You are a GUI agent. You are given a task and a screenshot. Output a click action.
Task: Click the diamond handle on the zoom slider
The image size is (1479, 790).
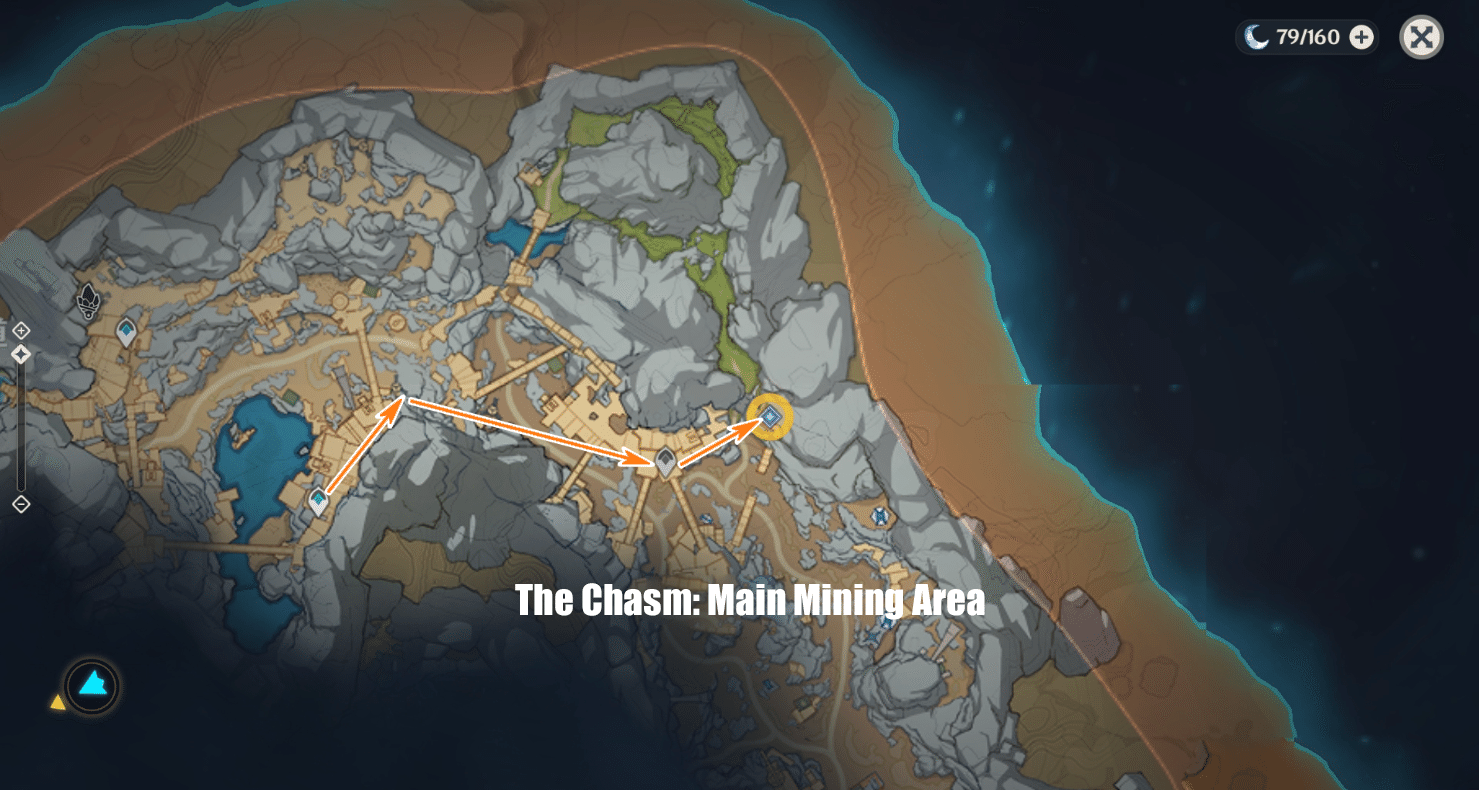click(21, 353)
